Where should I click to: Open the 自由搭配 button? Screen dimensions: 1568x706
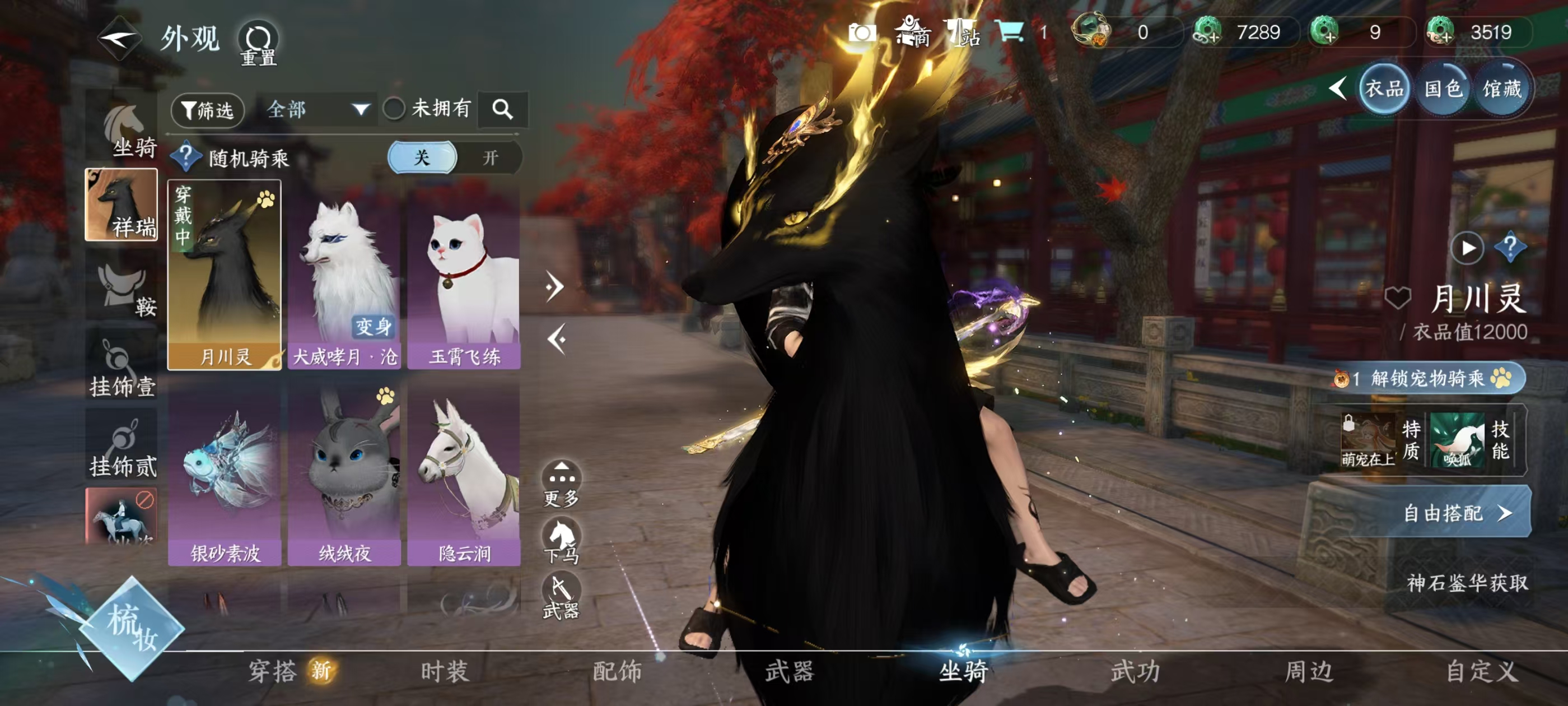(x=1455, y=513)
